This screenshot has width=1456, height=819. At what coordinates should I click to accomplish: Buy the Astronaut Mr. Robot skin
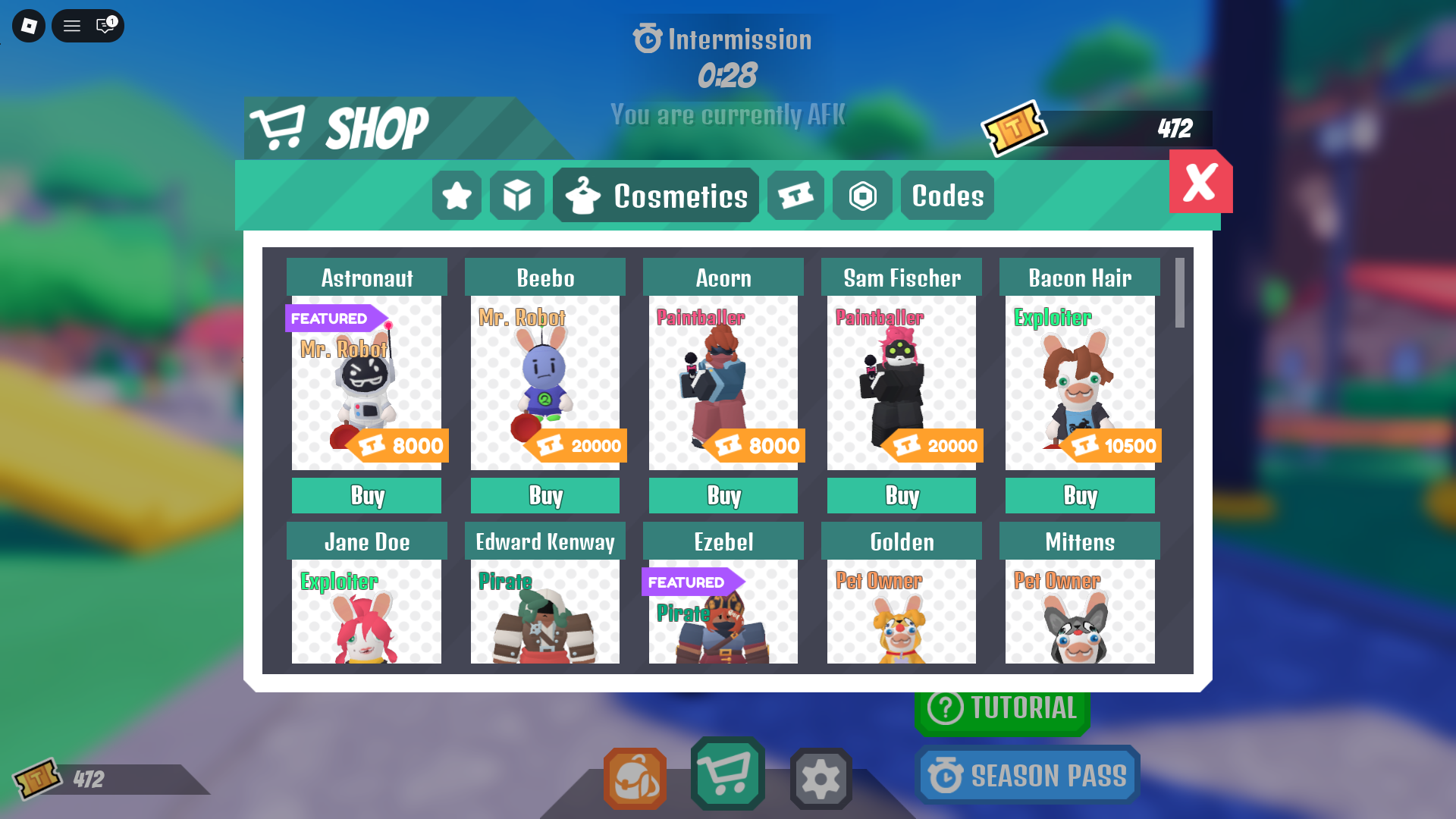[x=366, y=495]
